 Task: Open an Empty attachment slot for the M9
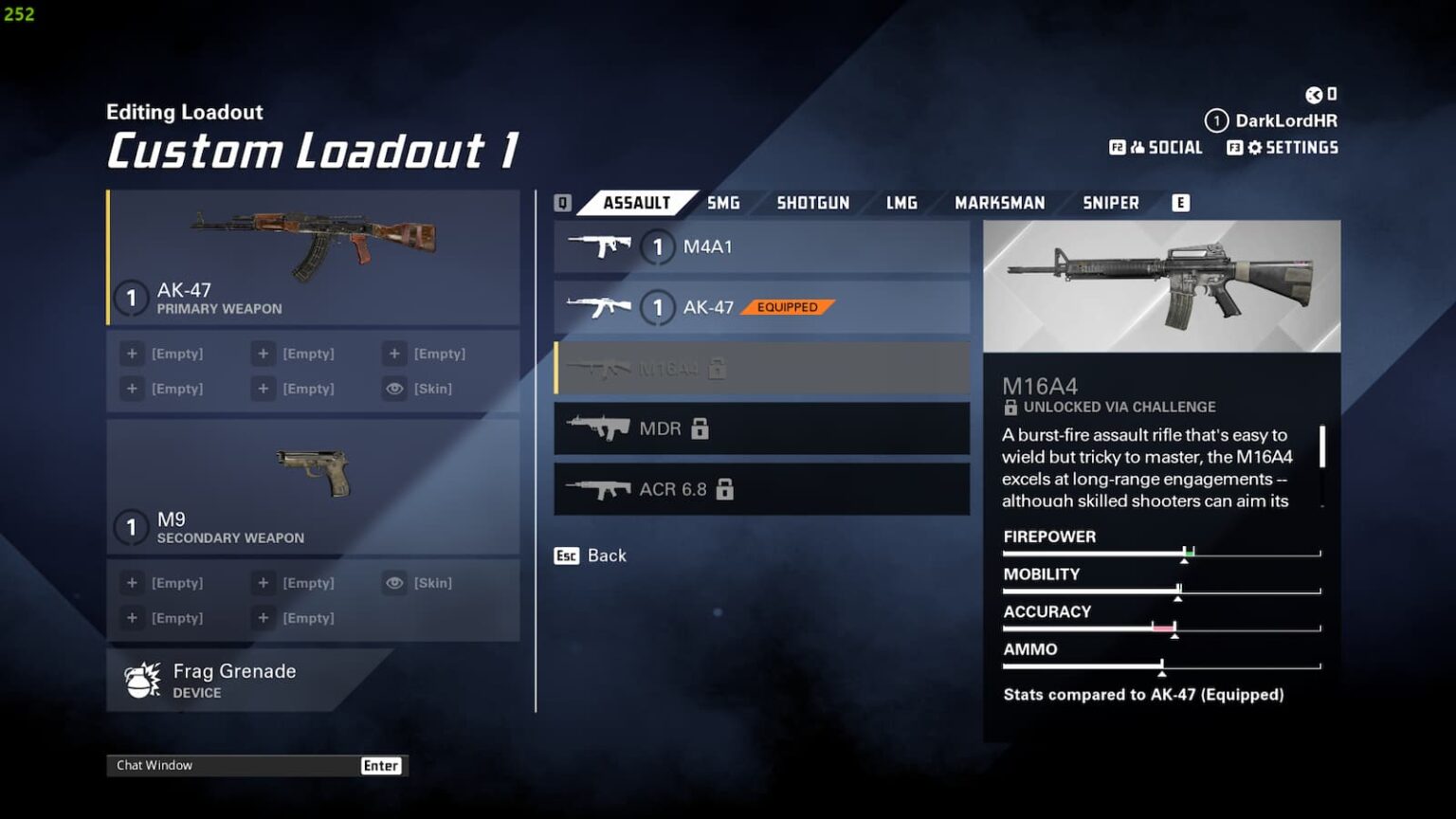pyautogui.click(x=132, y=582)
